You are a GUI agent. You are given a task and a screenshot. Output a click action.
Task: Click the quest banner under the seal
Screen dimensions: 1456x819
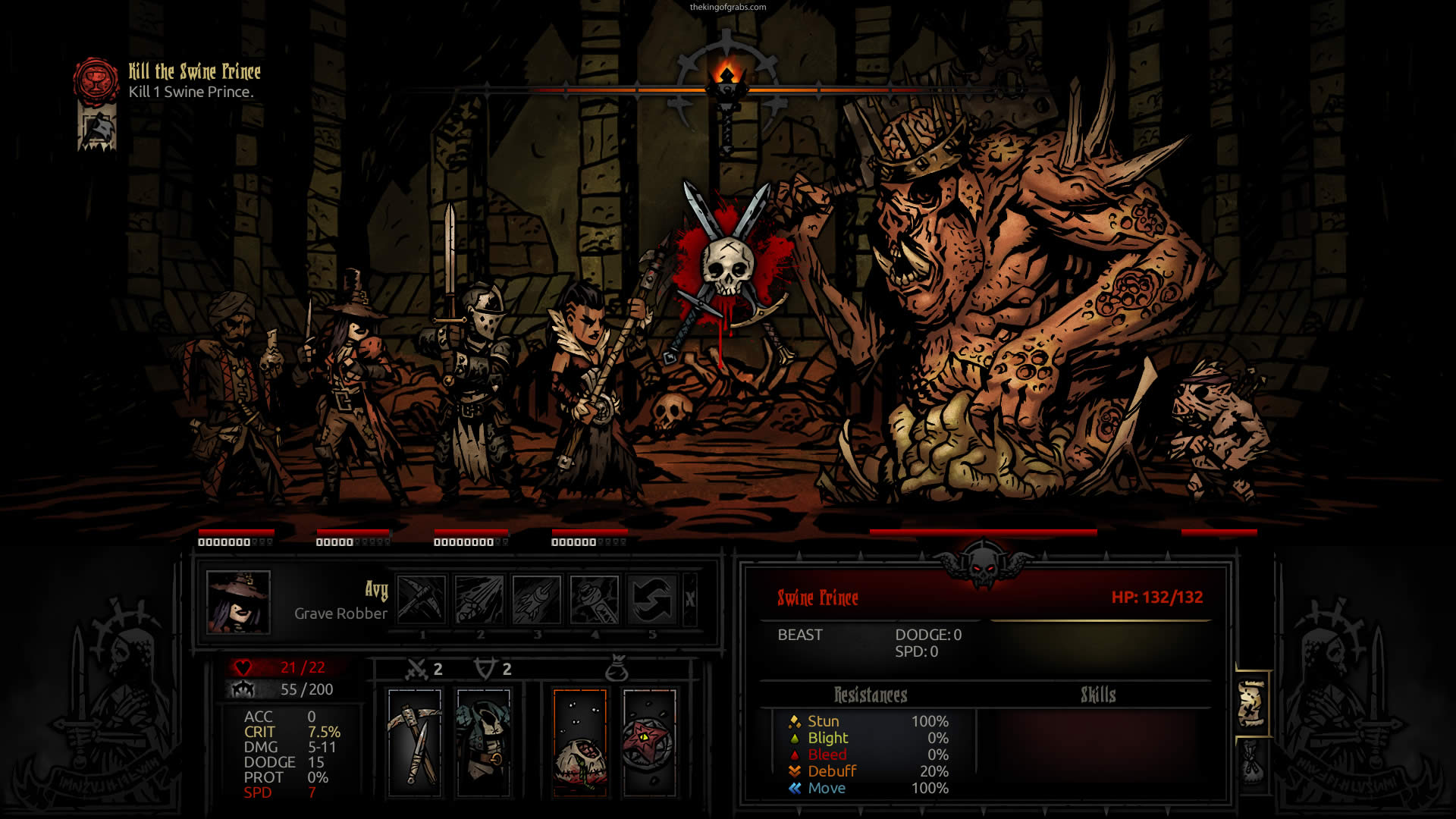pyautogui.click(x=97, y=127)
